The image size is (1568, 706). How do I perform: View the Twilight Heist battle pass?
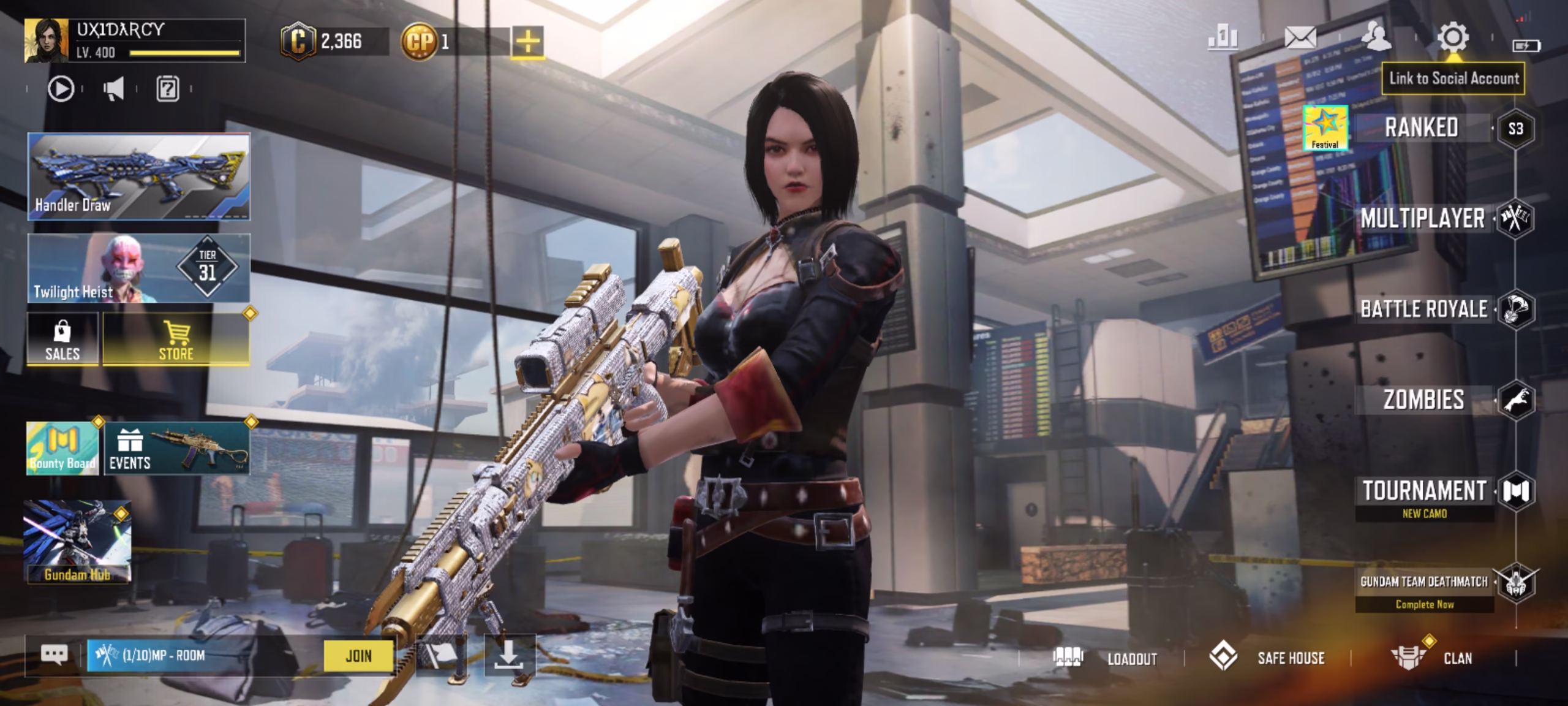point(139,268)
